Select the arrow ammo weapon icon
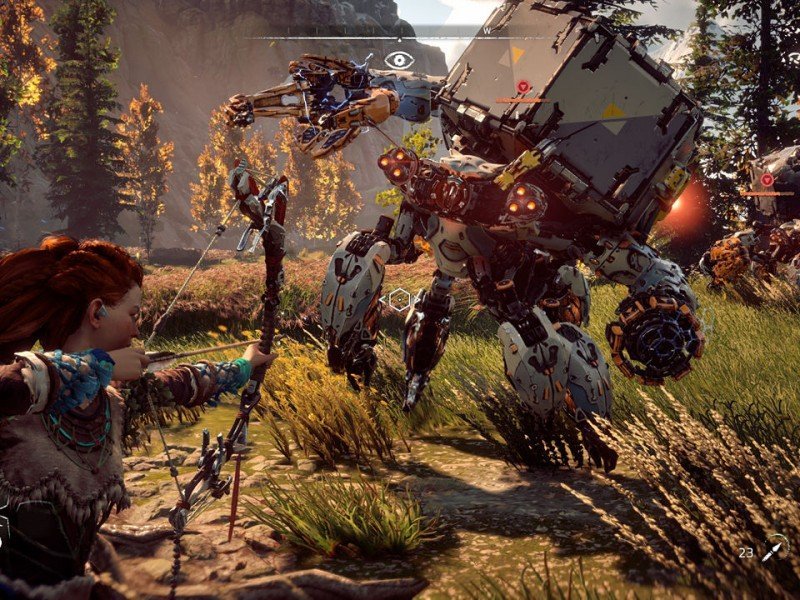Image resolution: width=800 pixels, height=600 pixels. click(x=774, y=549)
